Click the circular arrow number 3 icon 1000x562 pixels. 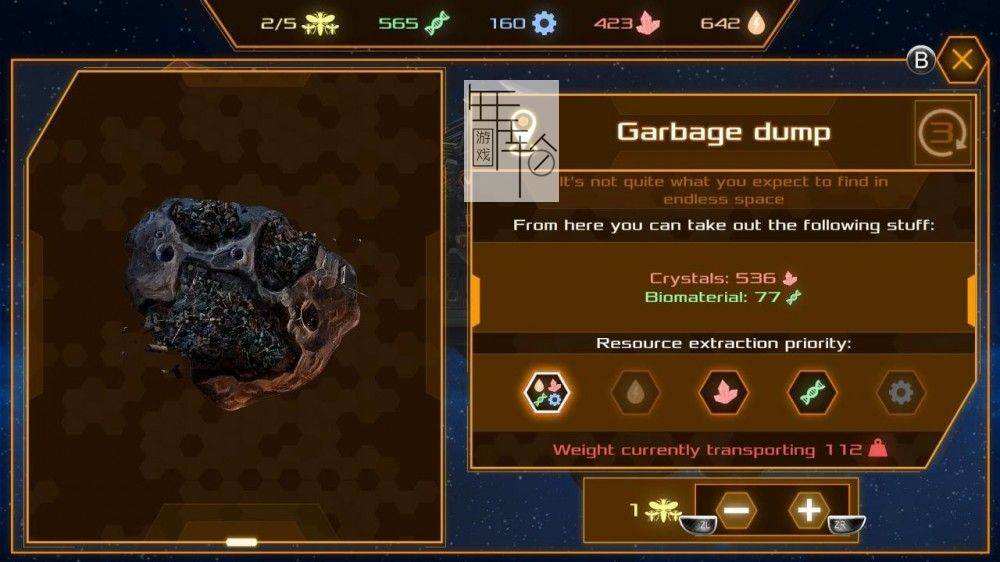pos(942,133)
